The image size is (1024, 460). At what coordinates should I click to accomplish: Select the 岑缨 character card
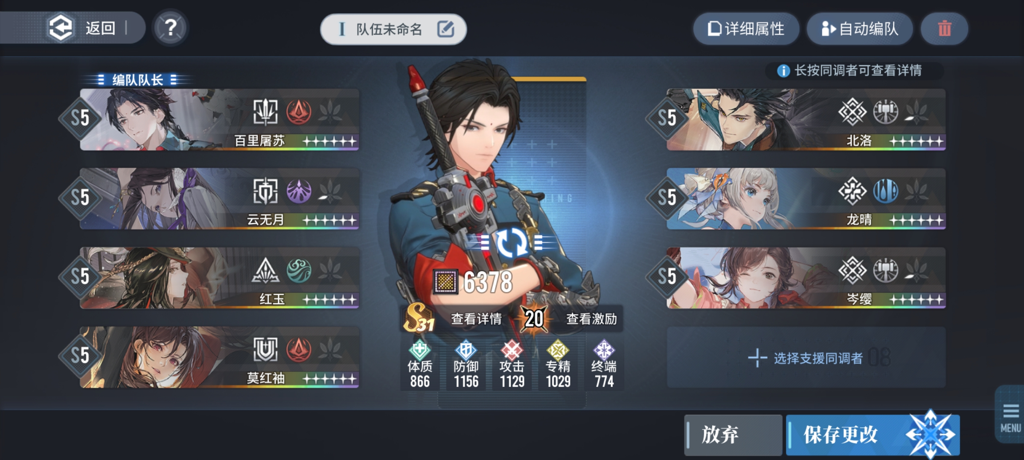805,278
